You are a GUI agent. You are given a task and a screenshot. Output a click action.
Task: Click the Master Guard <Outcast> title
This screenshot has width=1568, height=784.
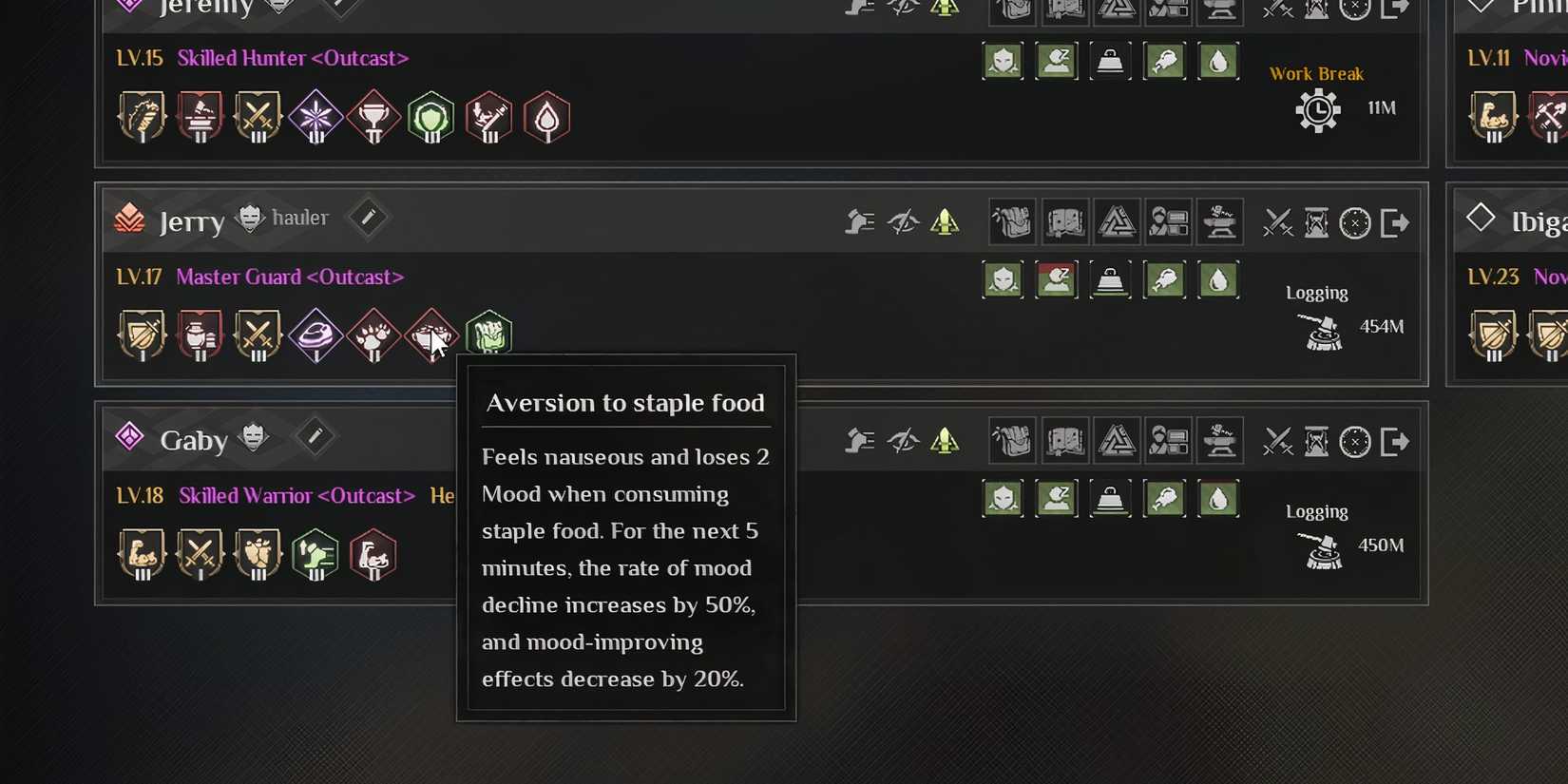(x=289, y=277)
